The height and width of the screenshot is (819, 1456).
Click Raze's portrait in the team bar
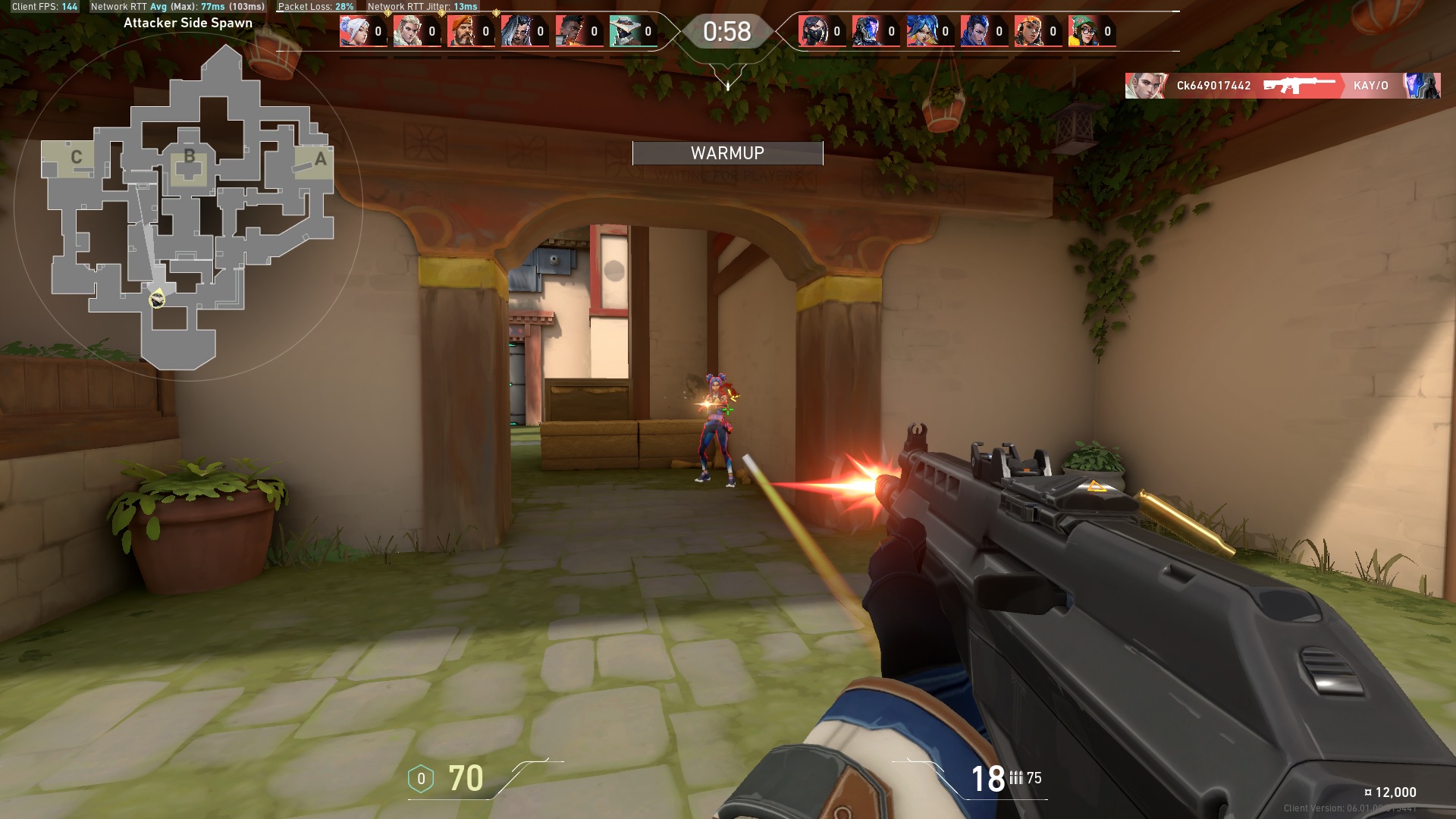(x=1029, y=32)
